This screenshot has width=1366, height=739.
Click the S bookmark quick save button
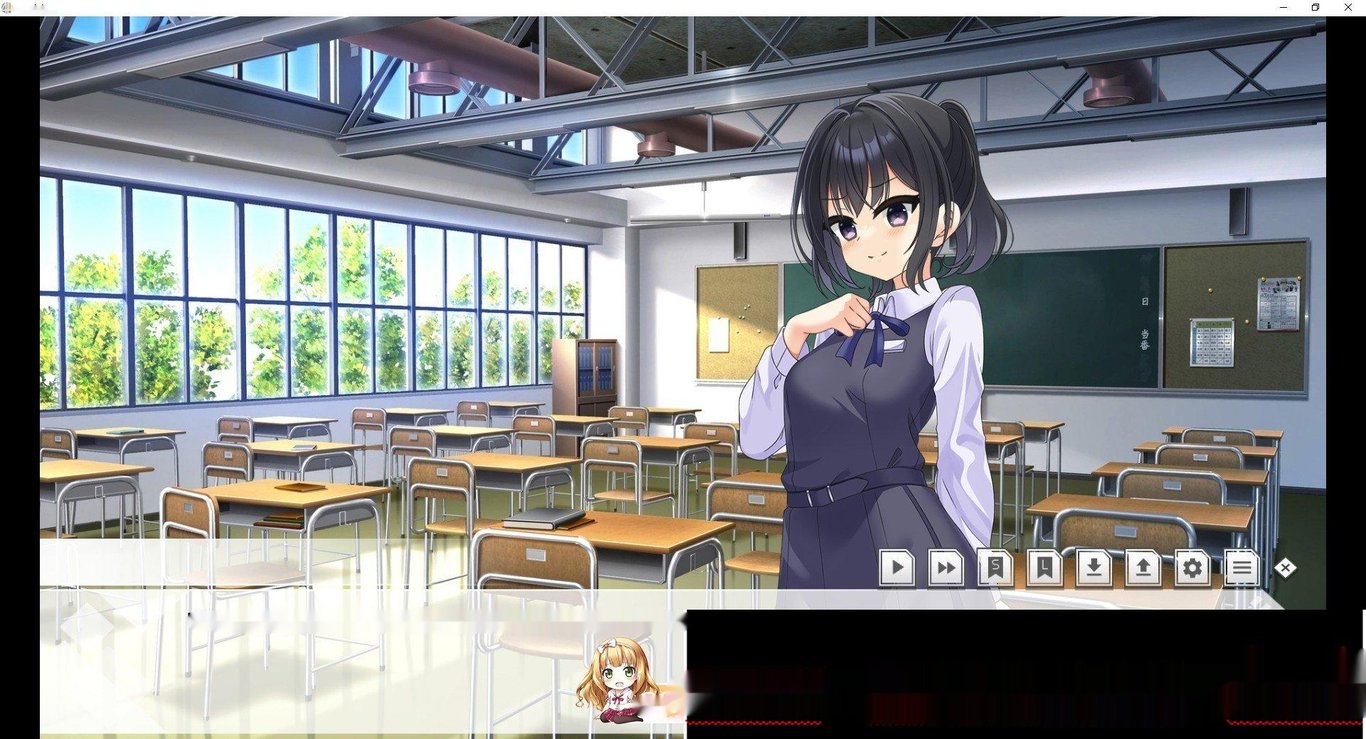coord(995,568)
